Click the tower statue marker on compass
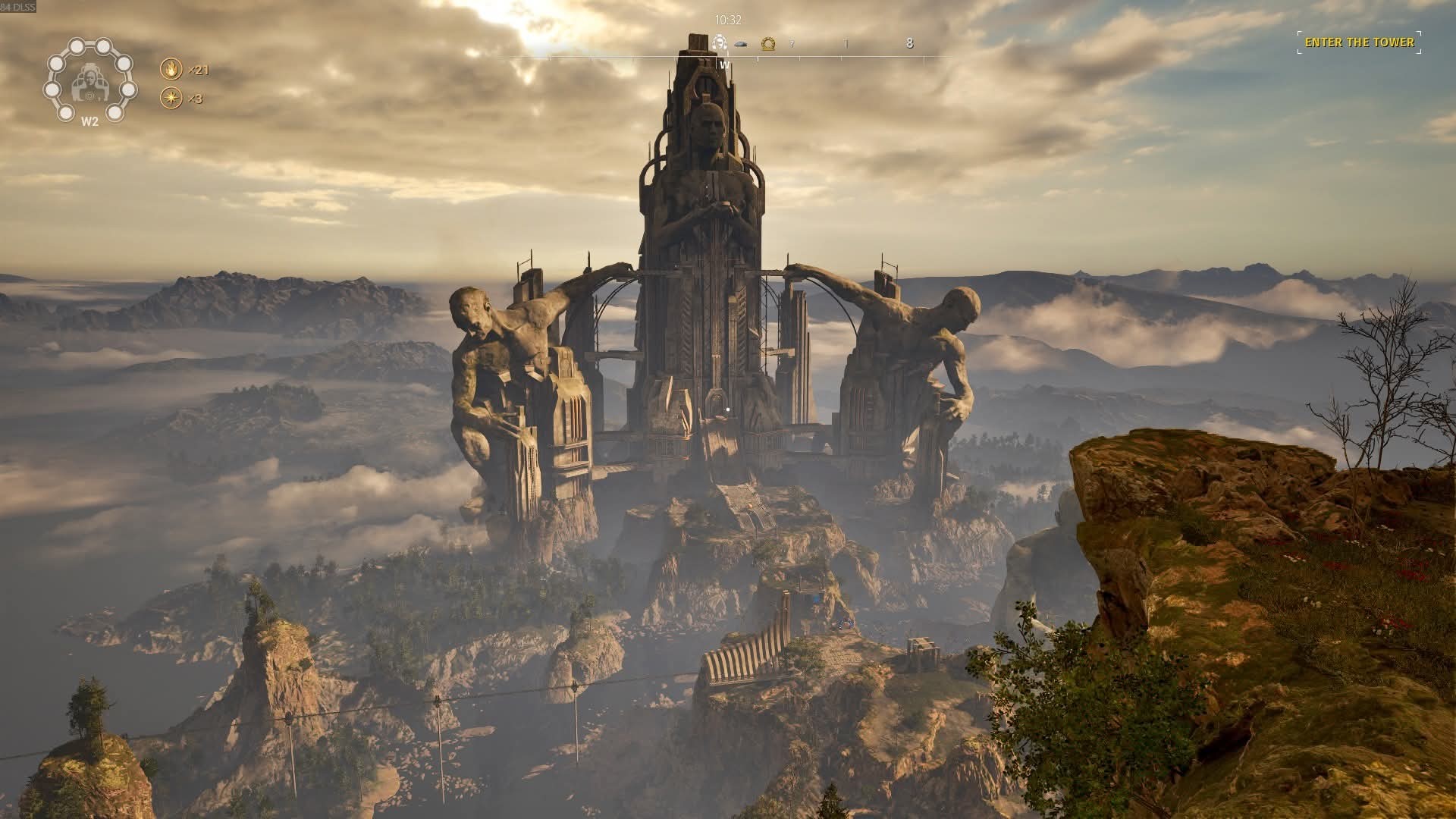The width and height of the screenshot is (1456, 819). pyautogui.click(x=720, y=43)
